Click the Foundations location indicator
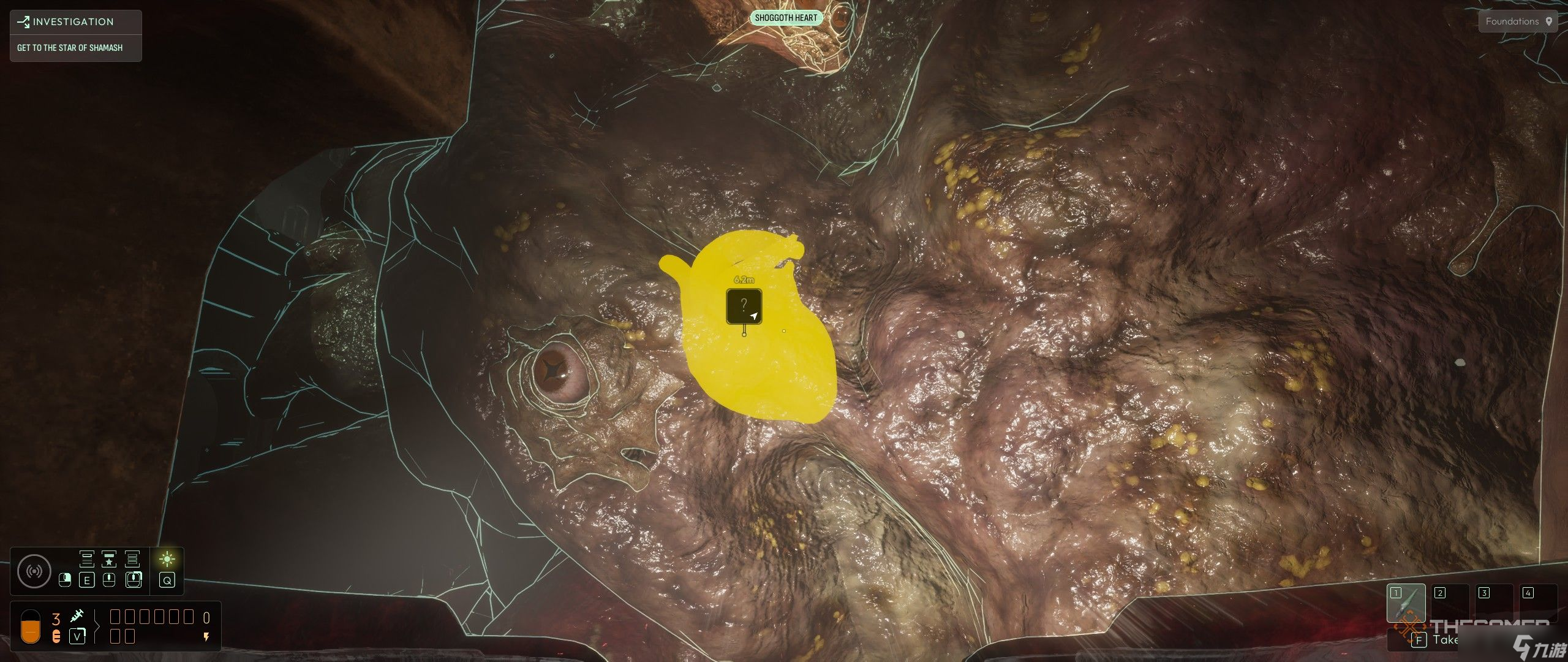This screenshot has height=662, width=1568. (x=1518, y=21)
